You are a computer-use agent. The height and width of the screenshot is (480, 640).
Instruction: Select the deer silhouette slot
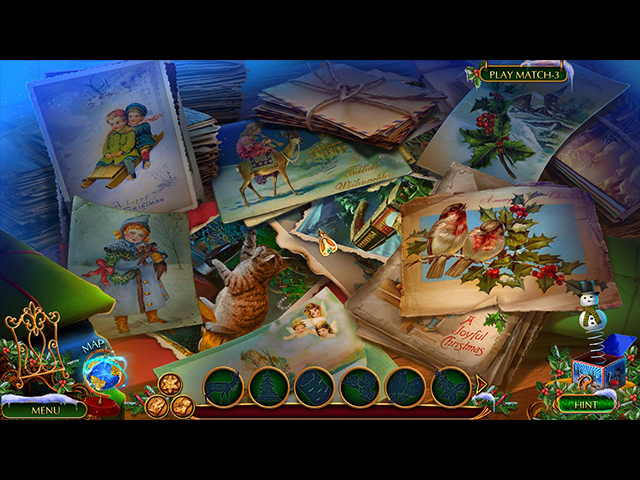pos(223,386)
